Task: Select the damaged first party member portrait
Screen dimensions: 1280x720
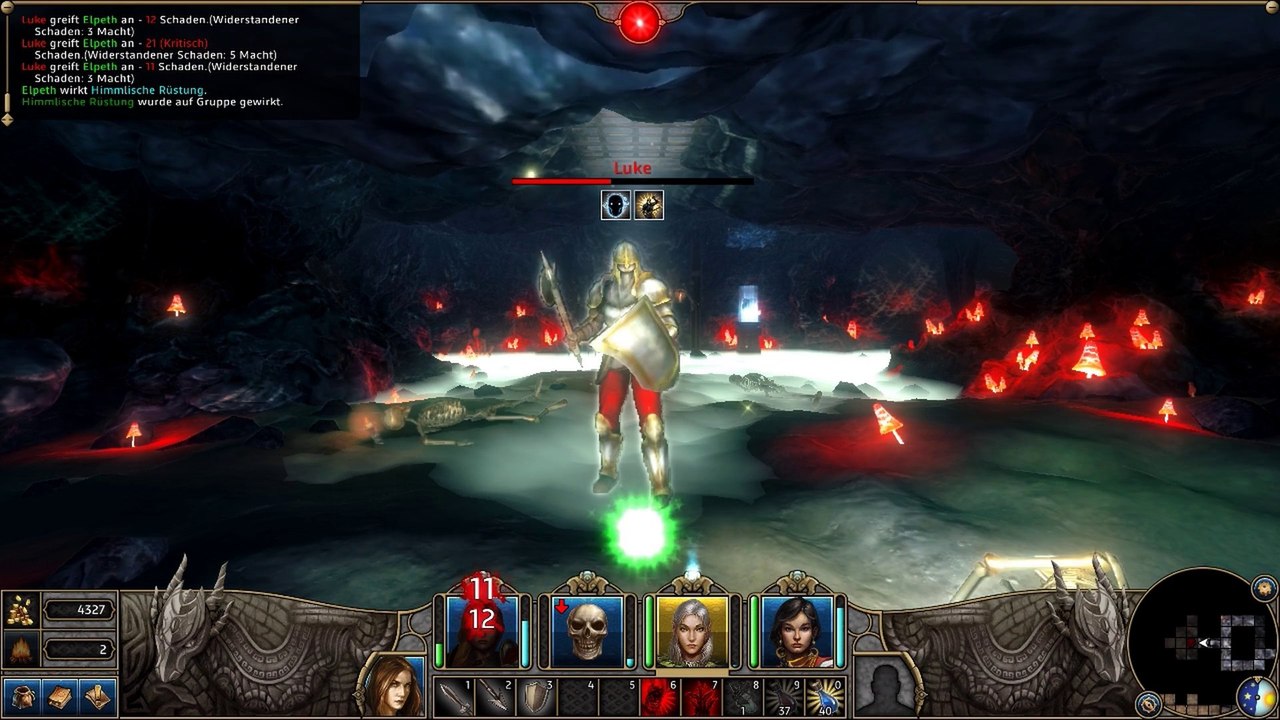Action: click(x=481, y=631)
